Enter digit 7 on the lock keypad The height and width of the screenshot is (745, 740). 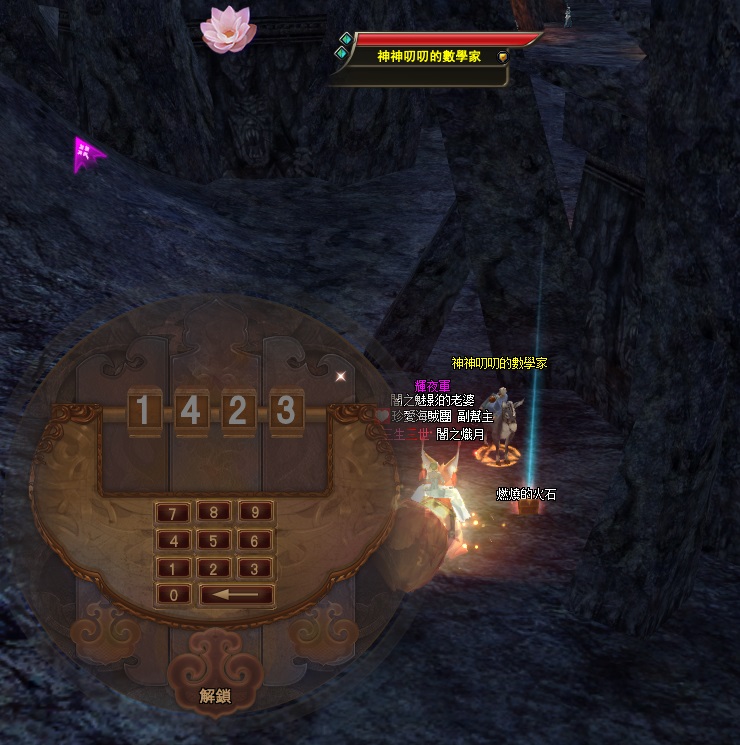173,513
